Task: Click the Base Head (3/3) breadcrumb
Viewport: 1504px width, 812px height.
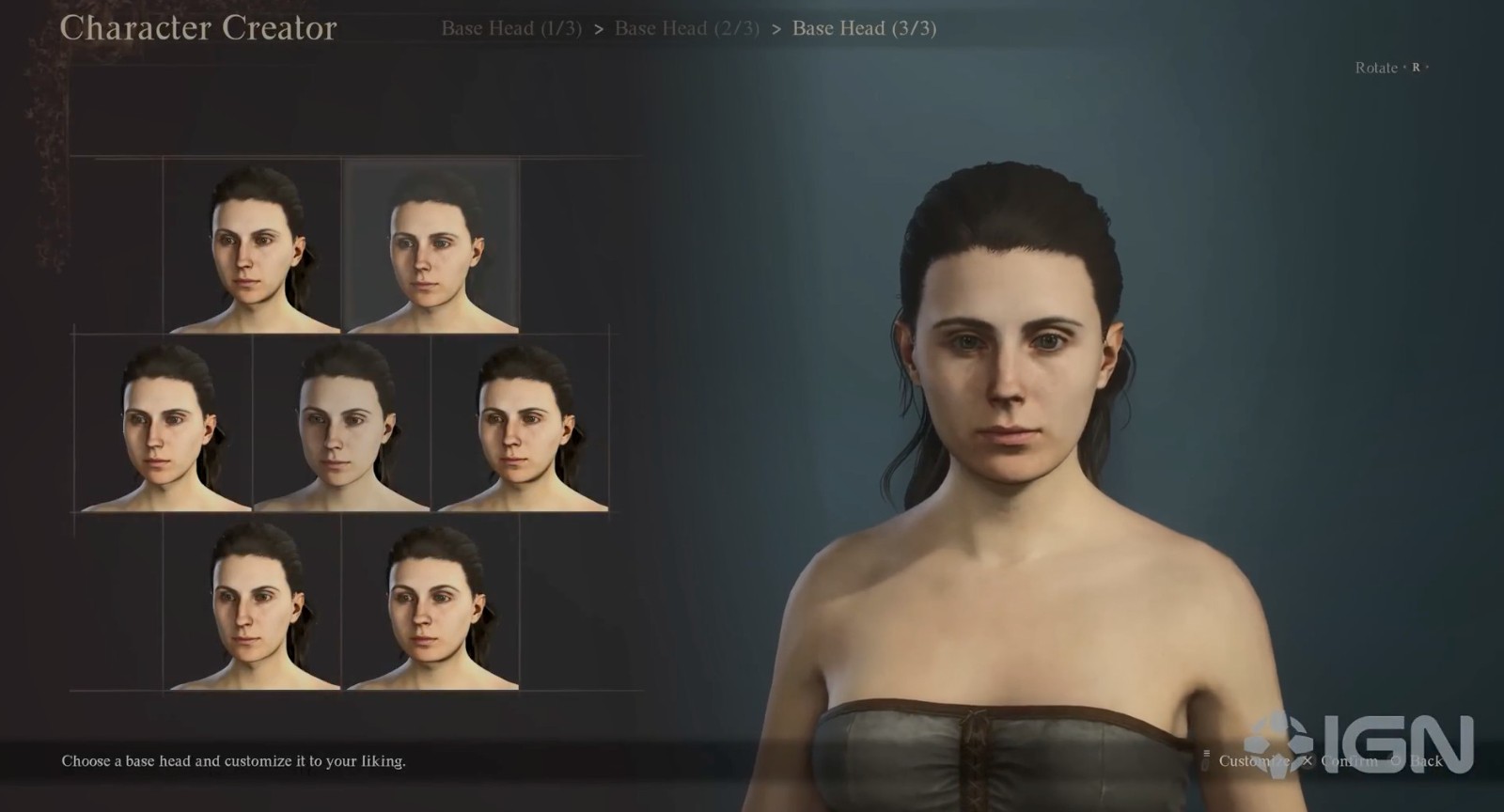Action: tap(864, 28)
